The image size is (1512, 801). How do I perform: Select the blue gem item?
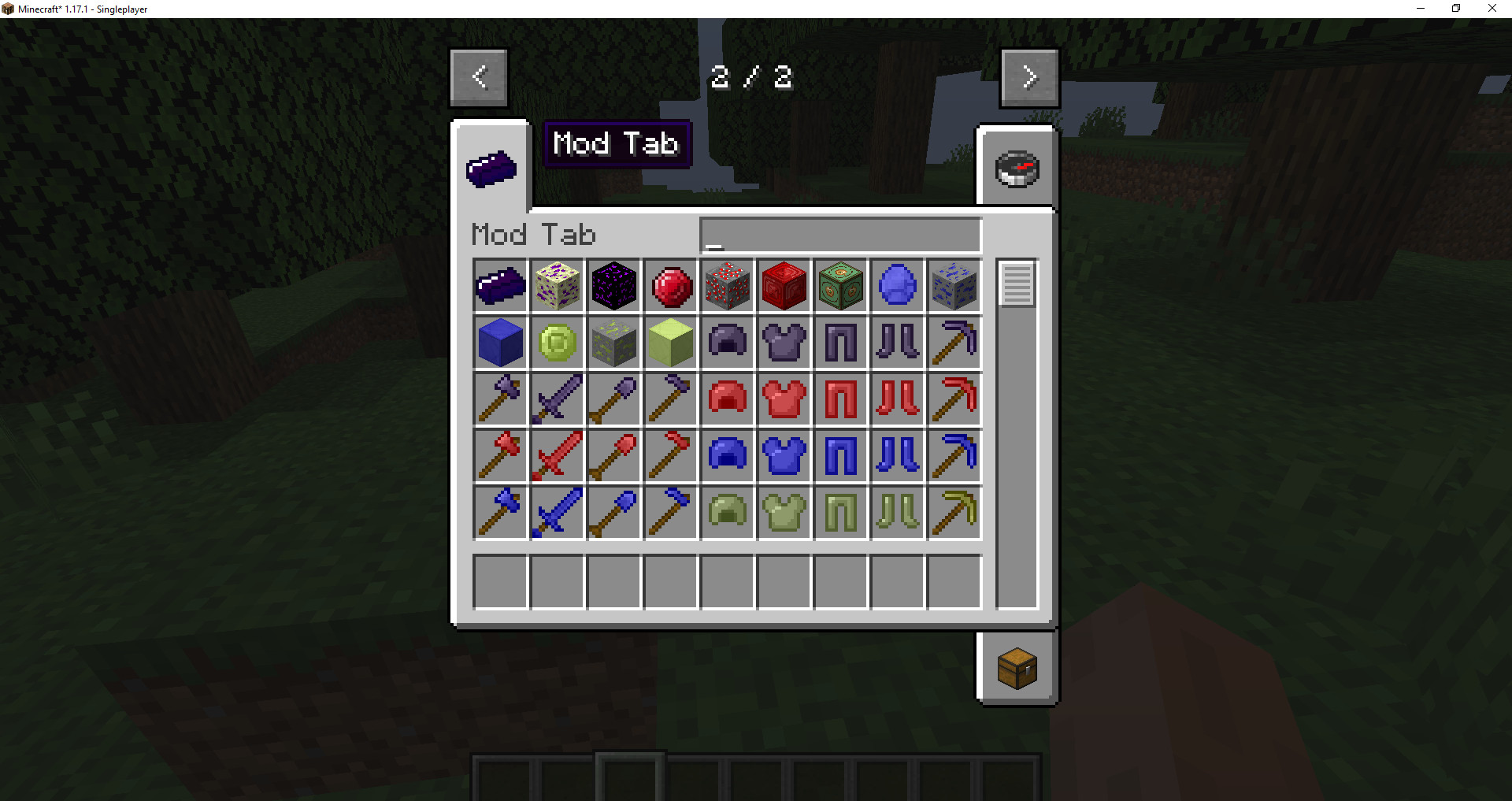897,286
